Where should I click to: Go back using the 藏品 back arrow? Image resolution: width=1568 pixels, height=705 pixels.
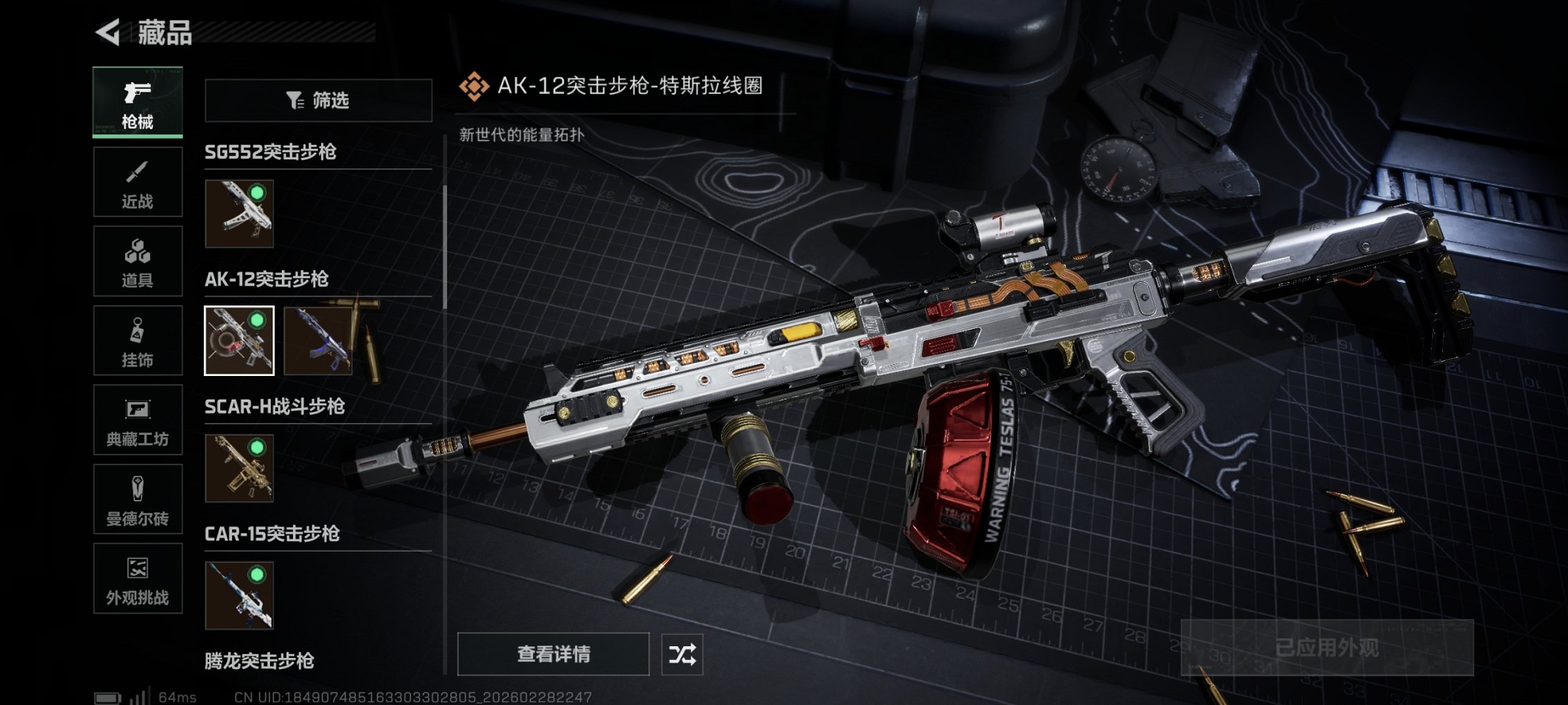click(x=107, y=30)
